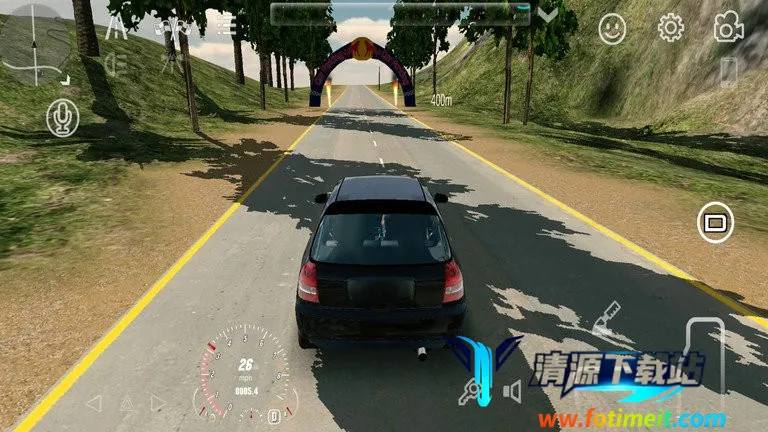Toggle the headlights icon
768x432 pixels.
coord(116,64)
